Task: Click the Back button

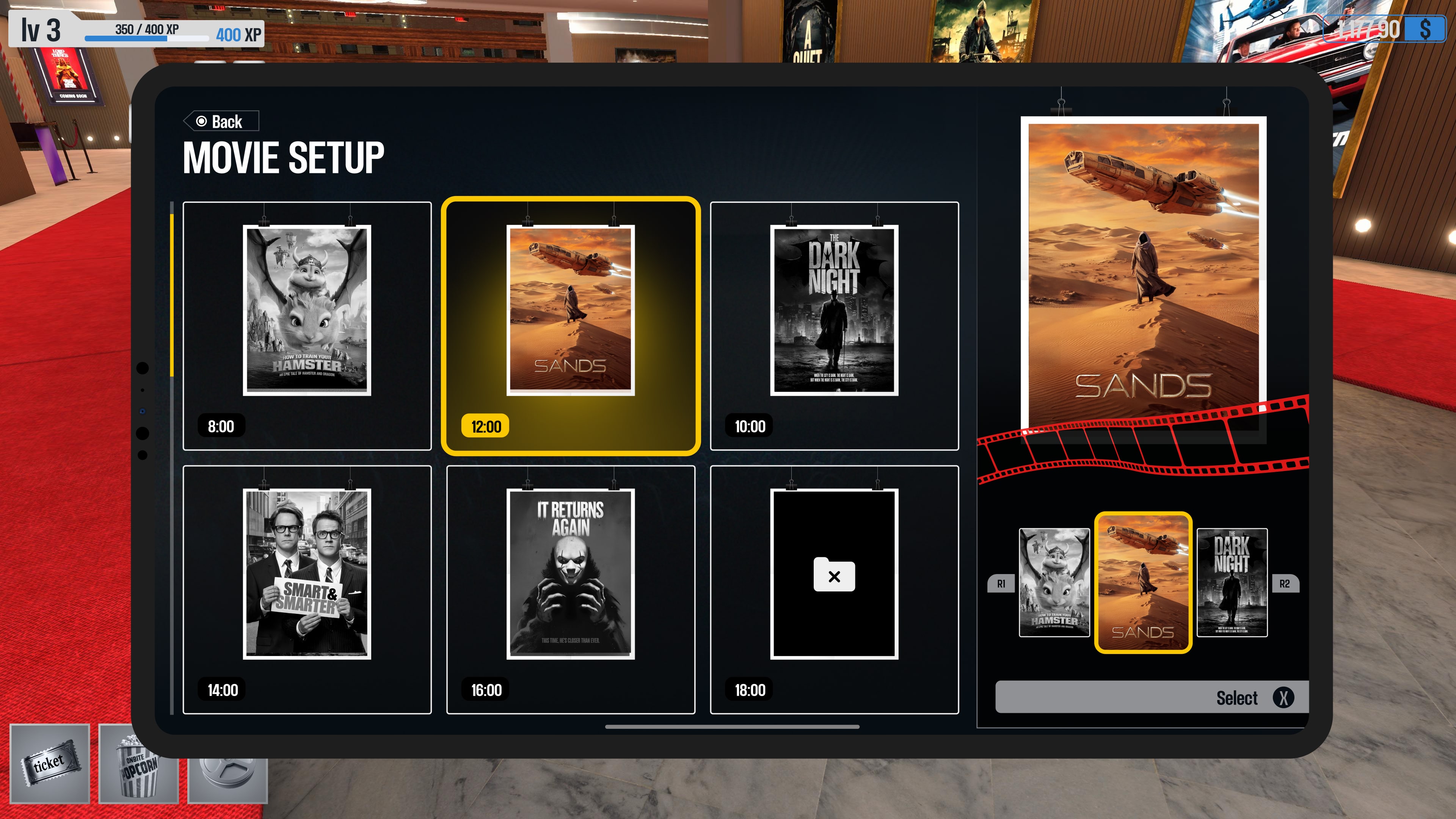Action: coord(221,121)
